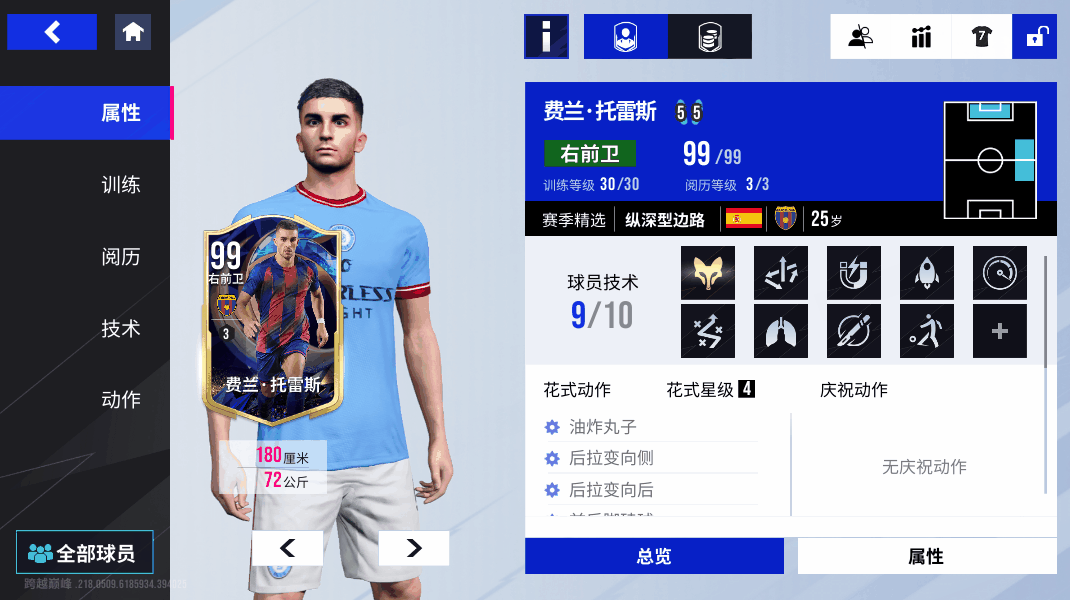Switch to the 总览 overview tab
Viewport: 1070px width, 600px height.
point(654,557)
